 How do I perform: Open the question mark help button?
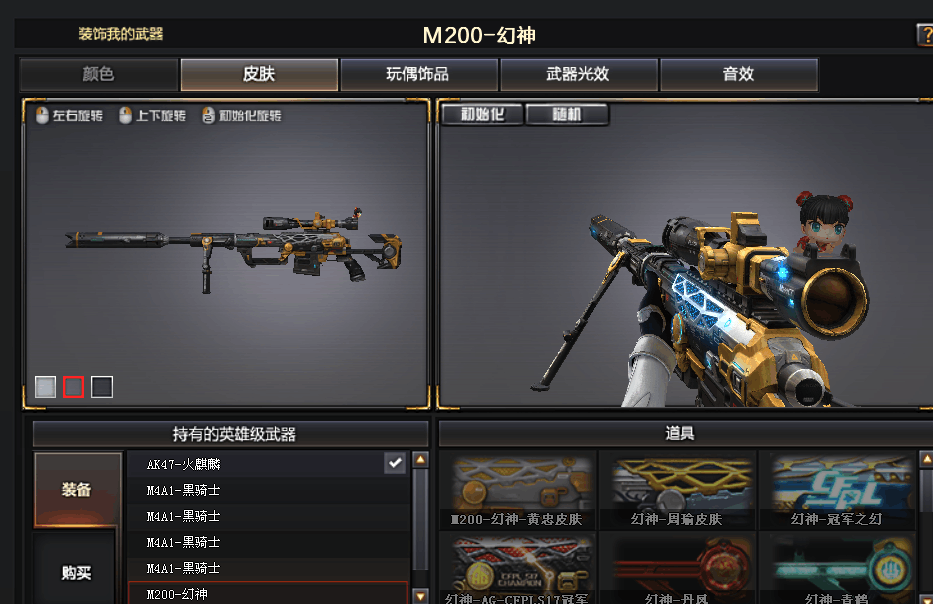click(x=924, y=36)
